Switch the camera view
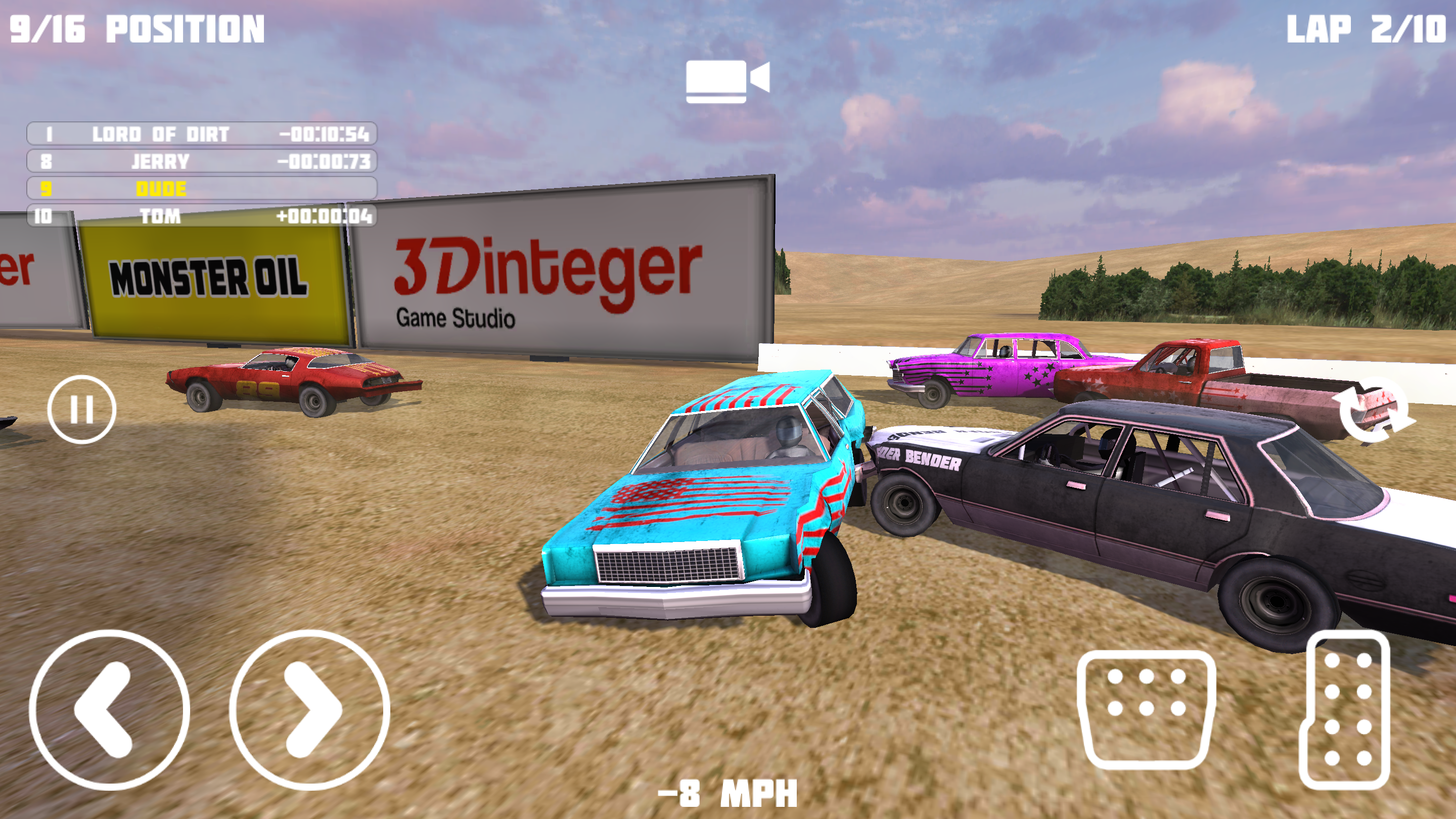Viewport: 1456px width, 819px height. pos(727,81)
